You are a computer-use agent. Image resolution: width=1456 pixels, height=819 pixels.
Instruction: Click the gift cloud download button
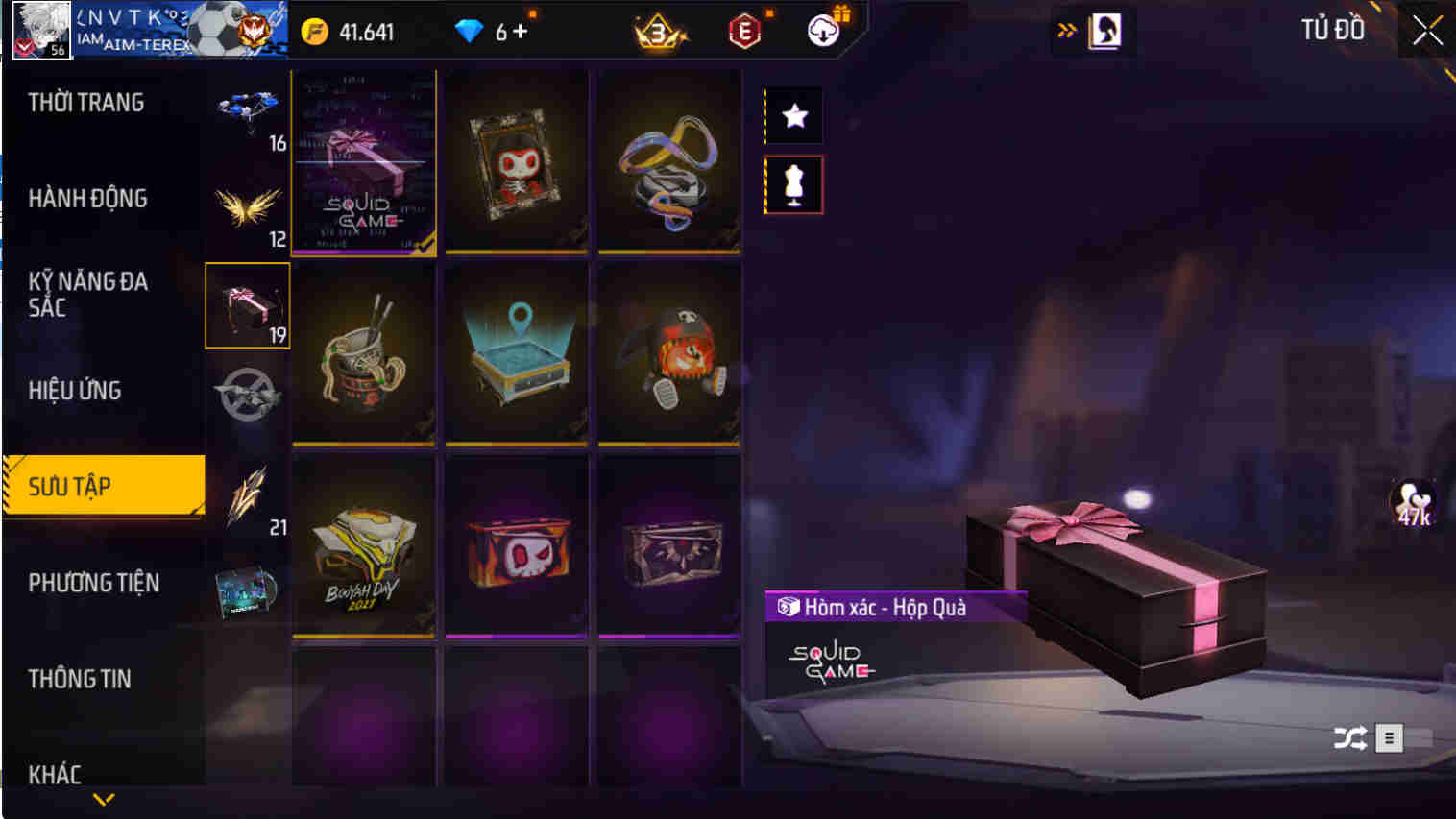[x=821, y=30]
